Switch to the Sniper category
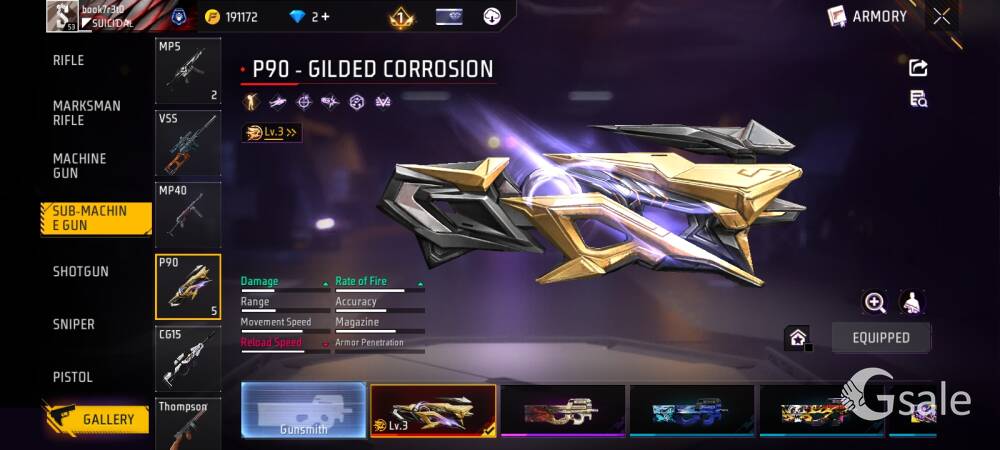The height and width of the screenshot is (450, 1000). pyautogui.click(x=74, y=325)
